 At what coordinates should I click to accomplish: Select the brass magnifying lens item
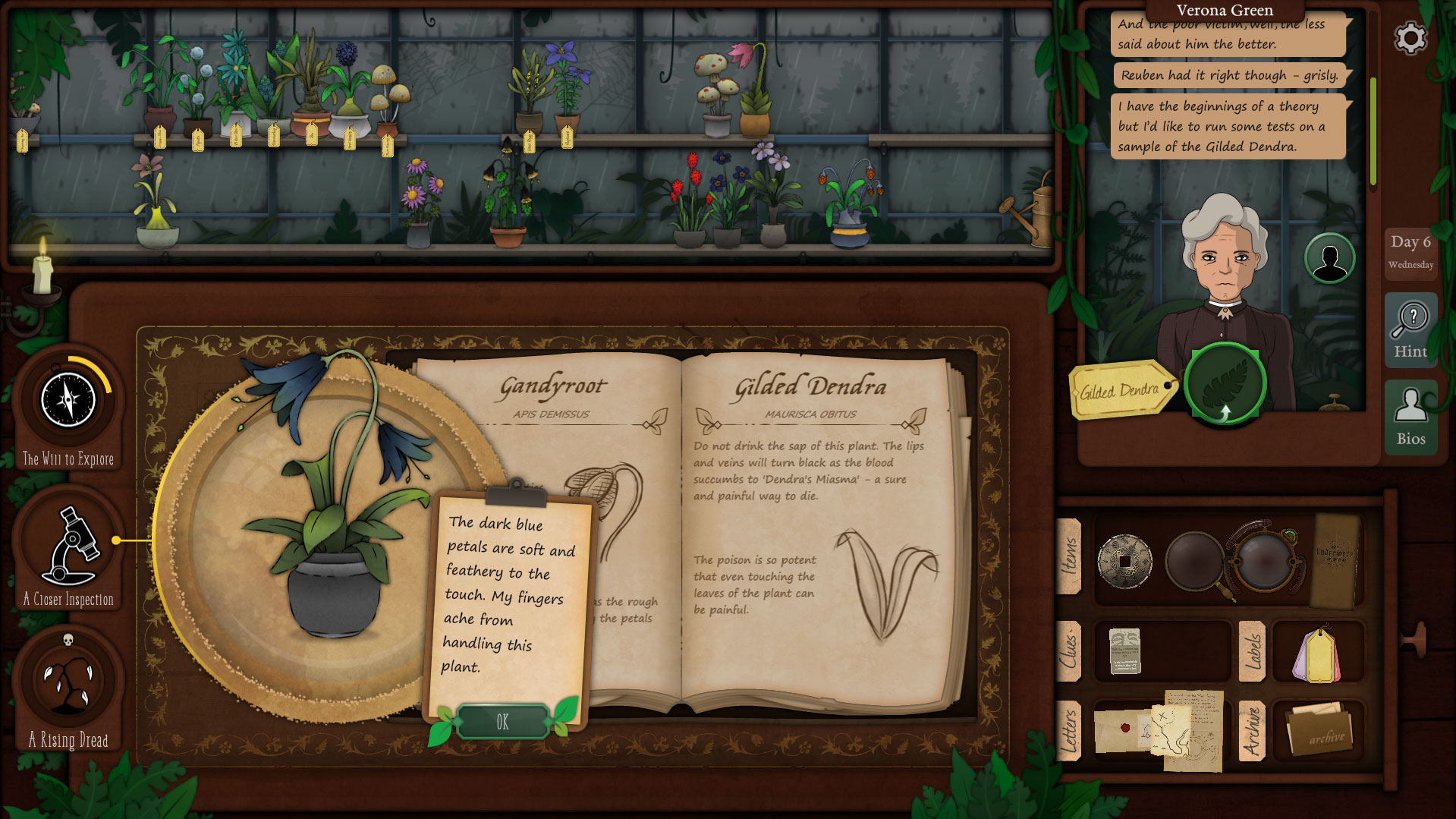point(1263,562)
